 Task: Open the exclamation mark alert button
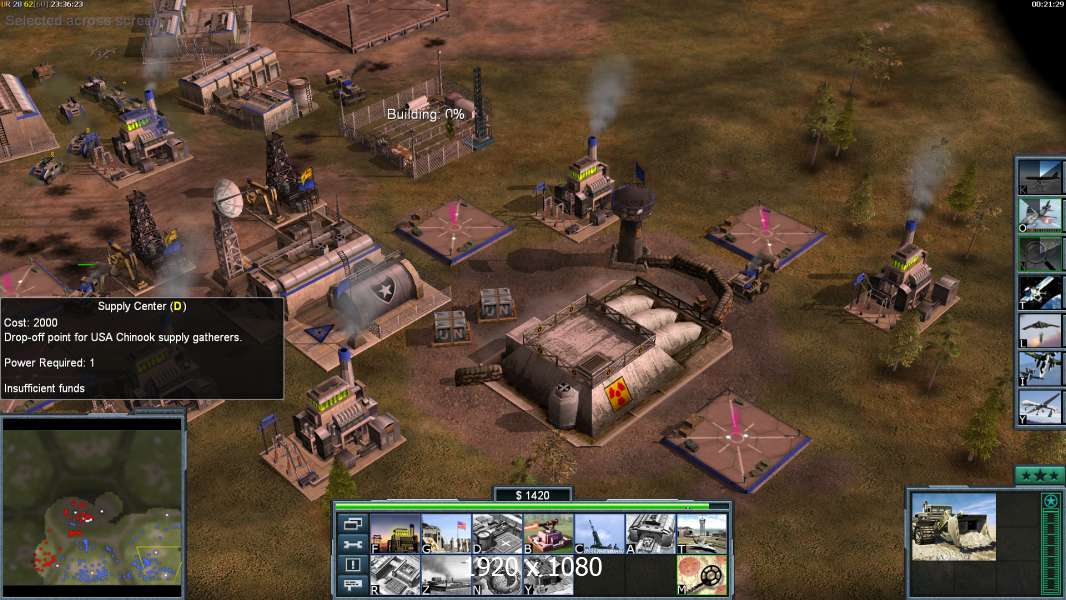pos(352,565)
